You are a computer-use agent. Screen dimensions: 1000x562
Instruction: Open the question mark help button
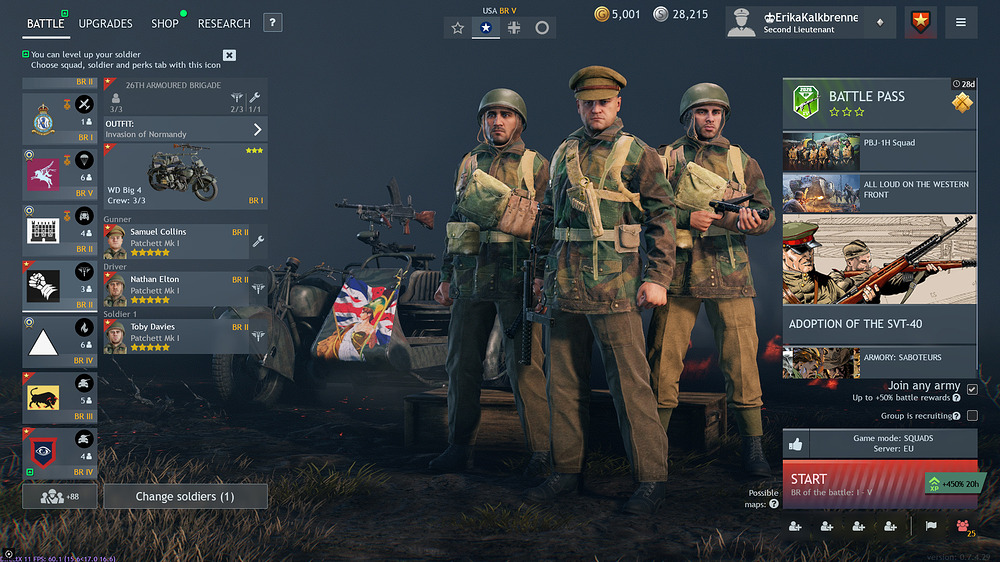click(273, 23)
